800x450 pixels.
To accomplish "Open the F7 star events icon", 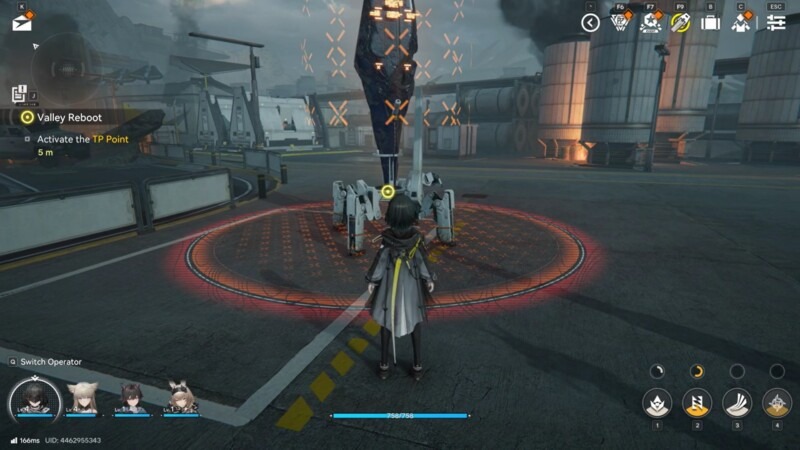I will click(x=650, y=23).
